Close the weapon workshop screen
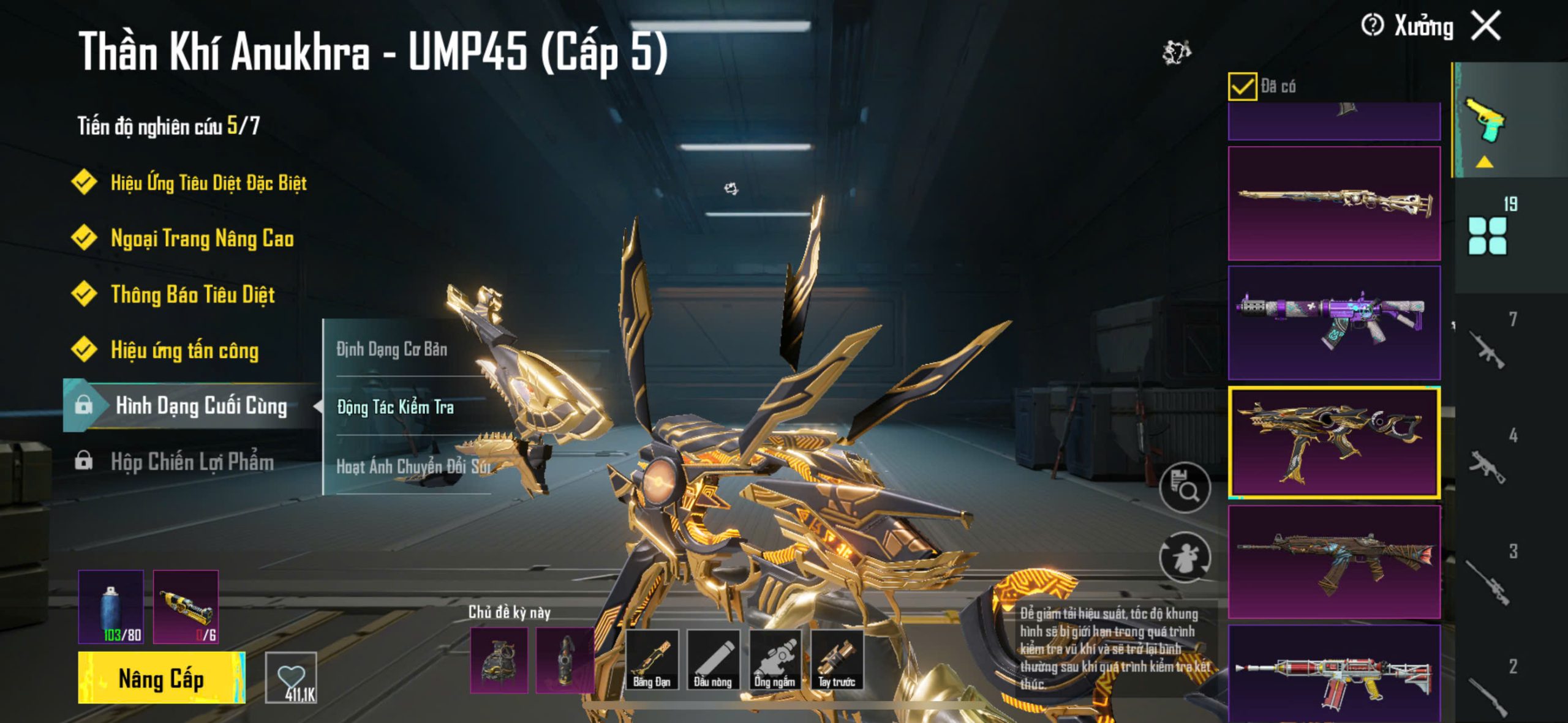This screenshot has height=723, width=1568. (1487, 26)
